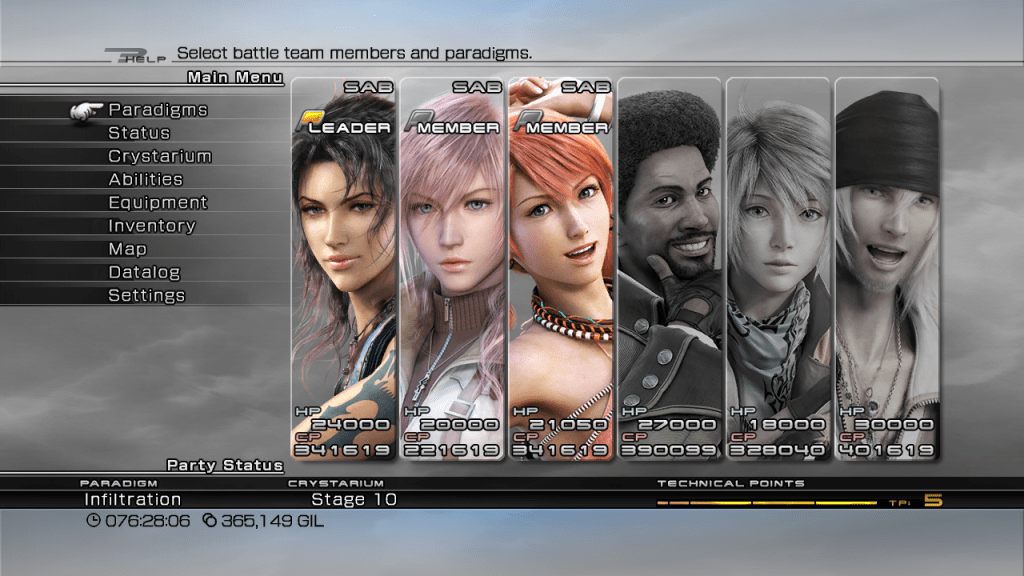
Task: Open the Crystarium
Action: tap(159, 156)
